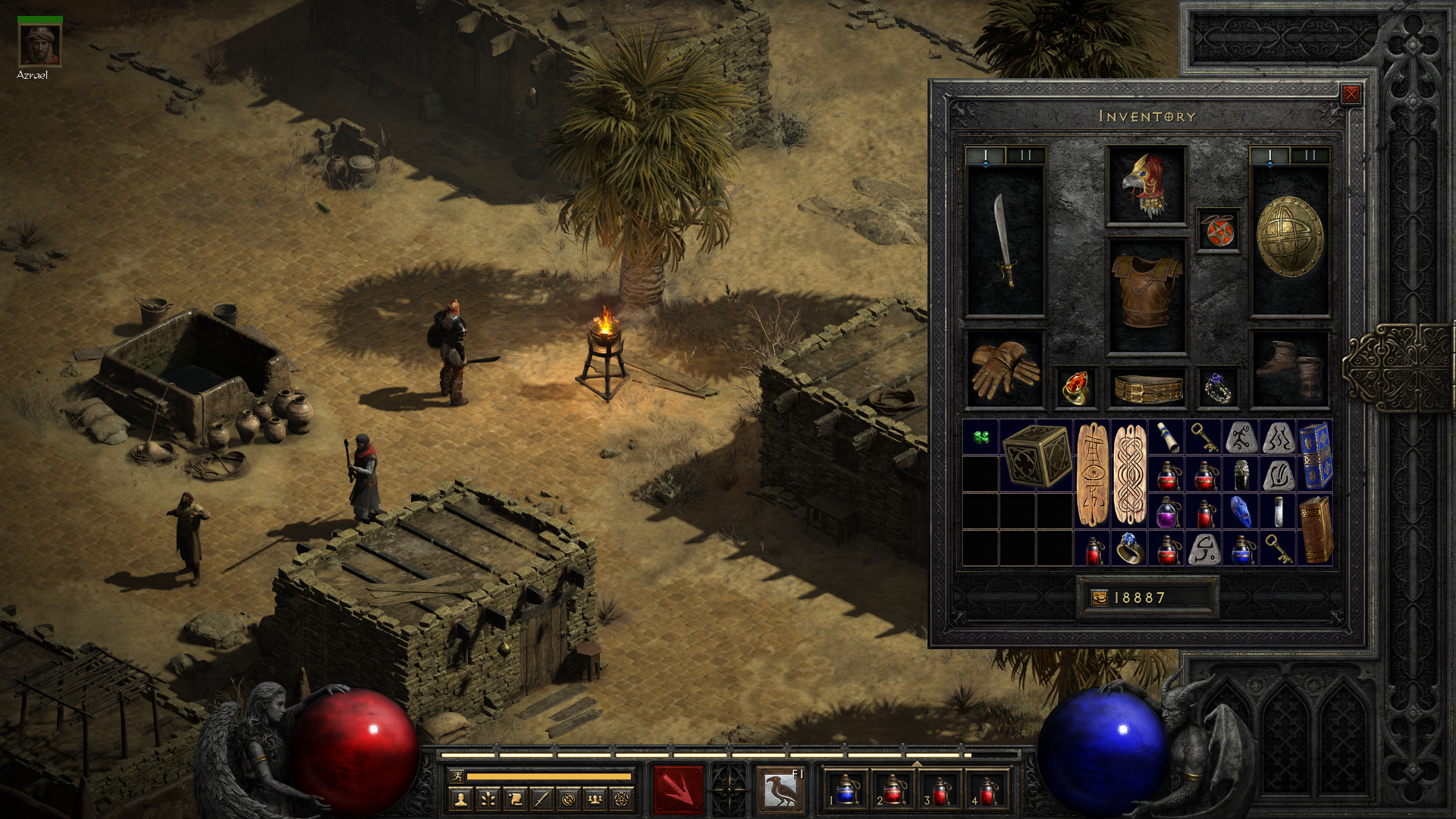
Task: Open the Automap icon on the mini panel
Action: pyautogui.click(x=568, y=800)
